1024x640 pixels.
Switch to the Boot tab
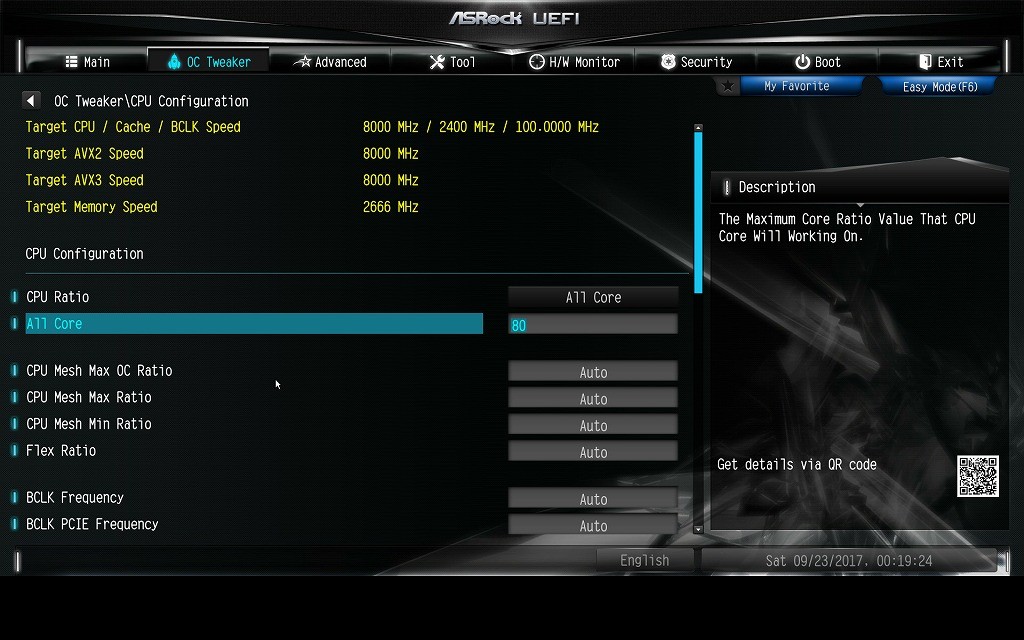click(818, 62)
